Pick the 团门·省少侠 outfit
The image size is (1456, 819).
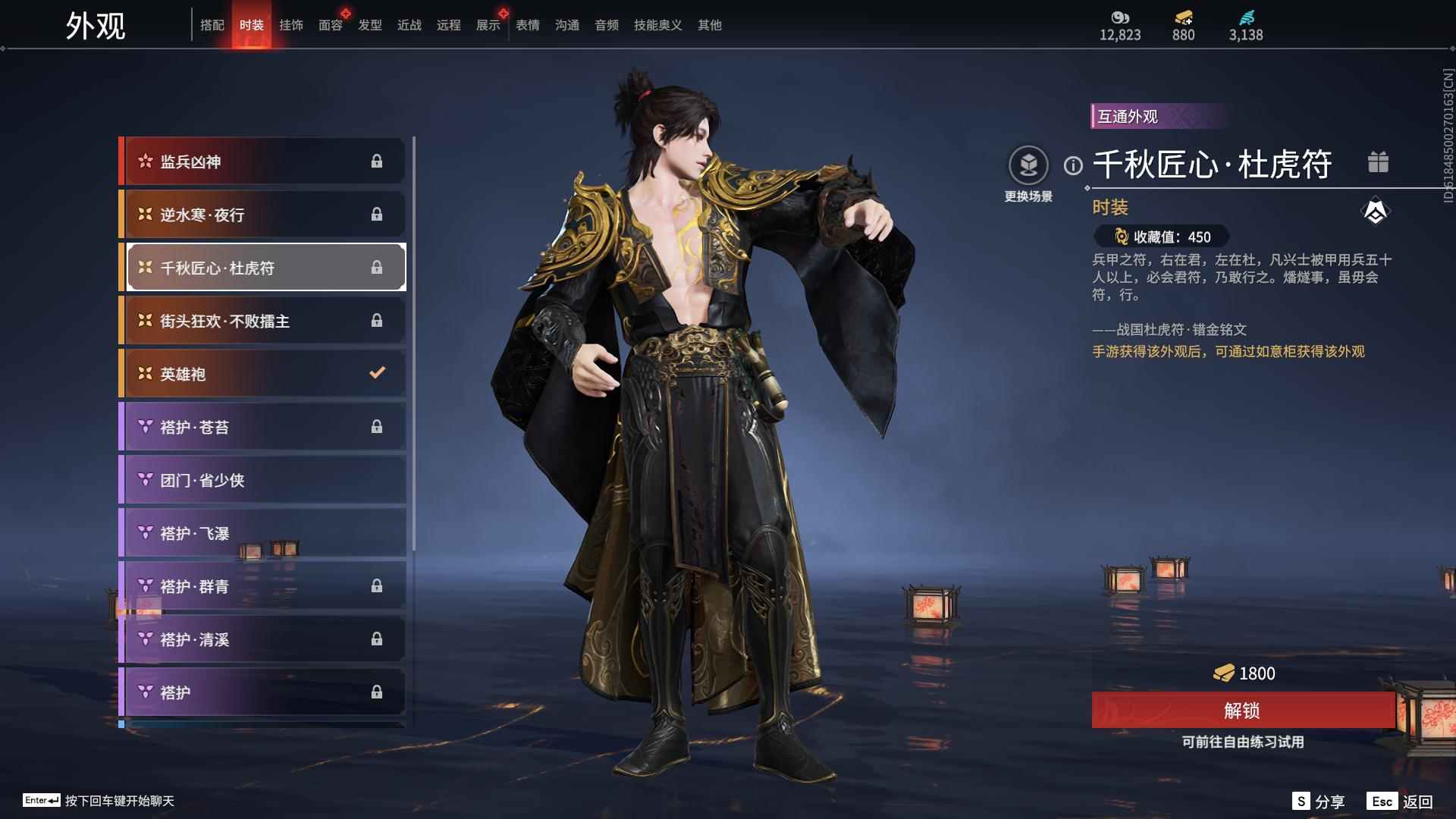click(262, 480)
